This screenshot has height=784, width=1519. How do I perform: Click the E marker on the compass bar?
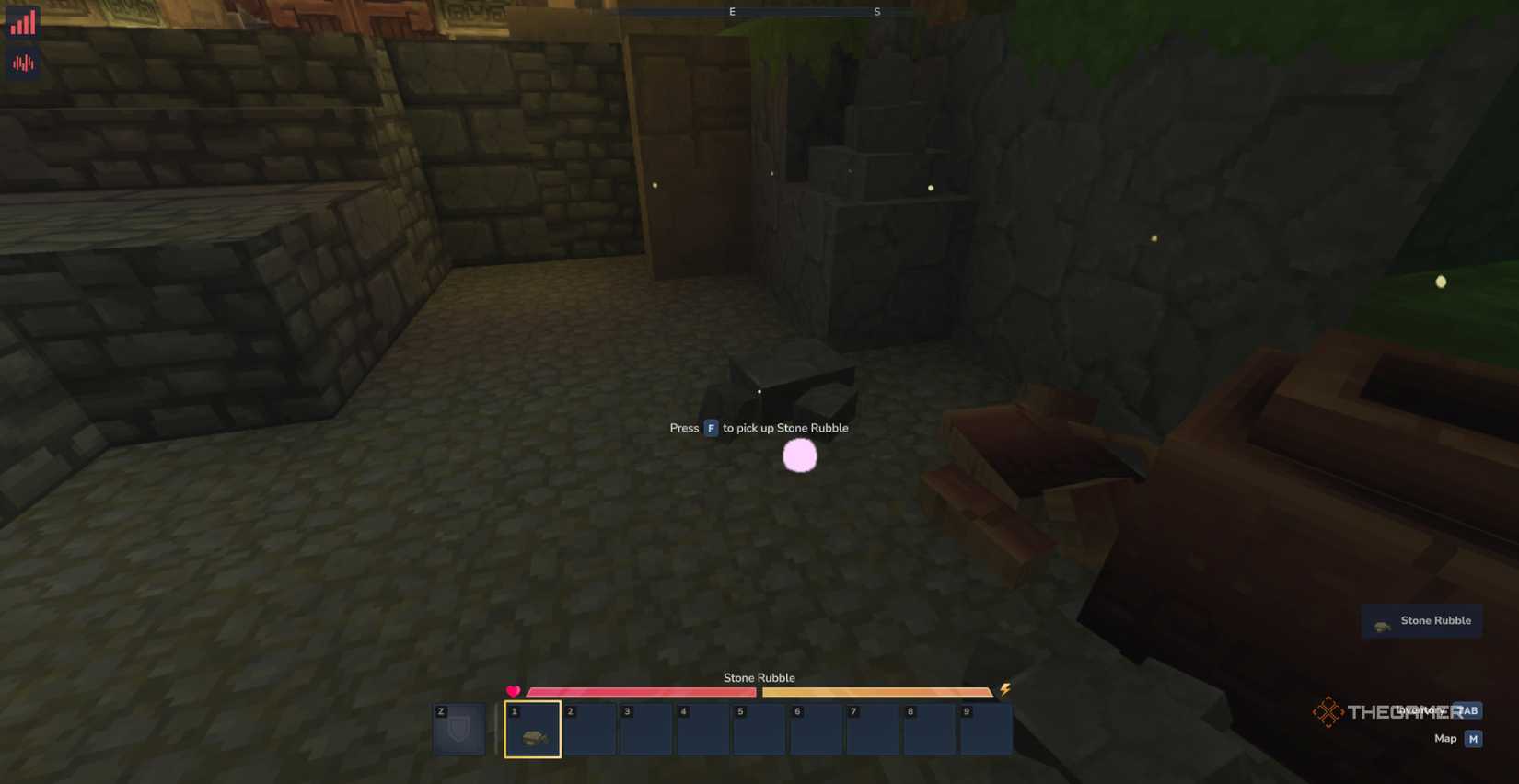point(732,11)
